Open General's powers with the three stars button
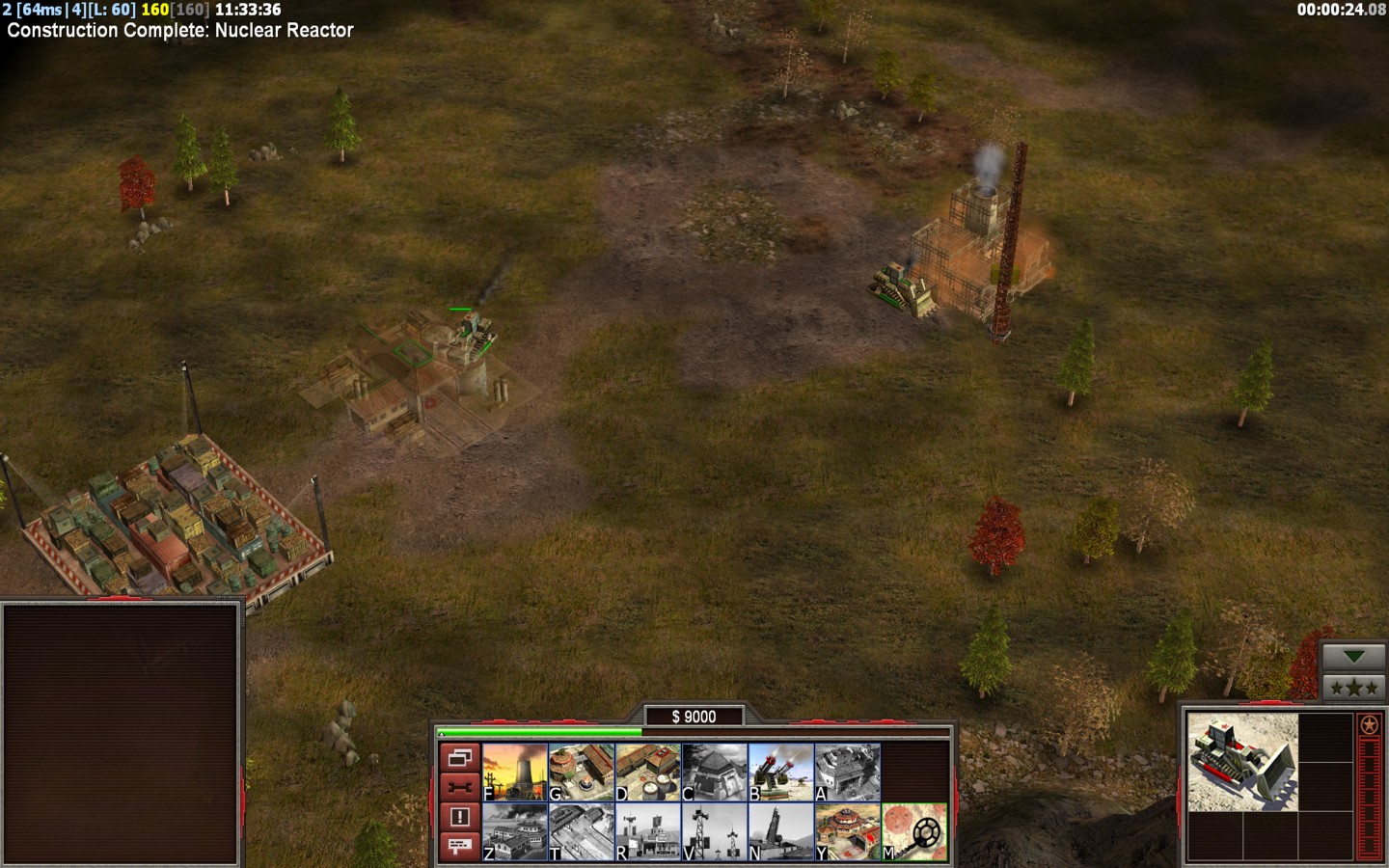Viewport: 1389px width, 868px height. coord(1354,688)
